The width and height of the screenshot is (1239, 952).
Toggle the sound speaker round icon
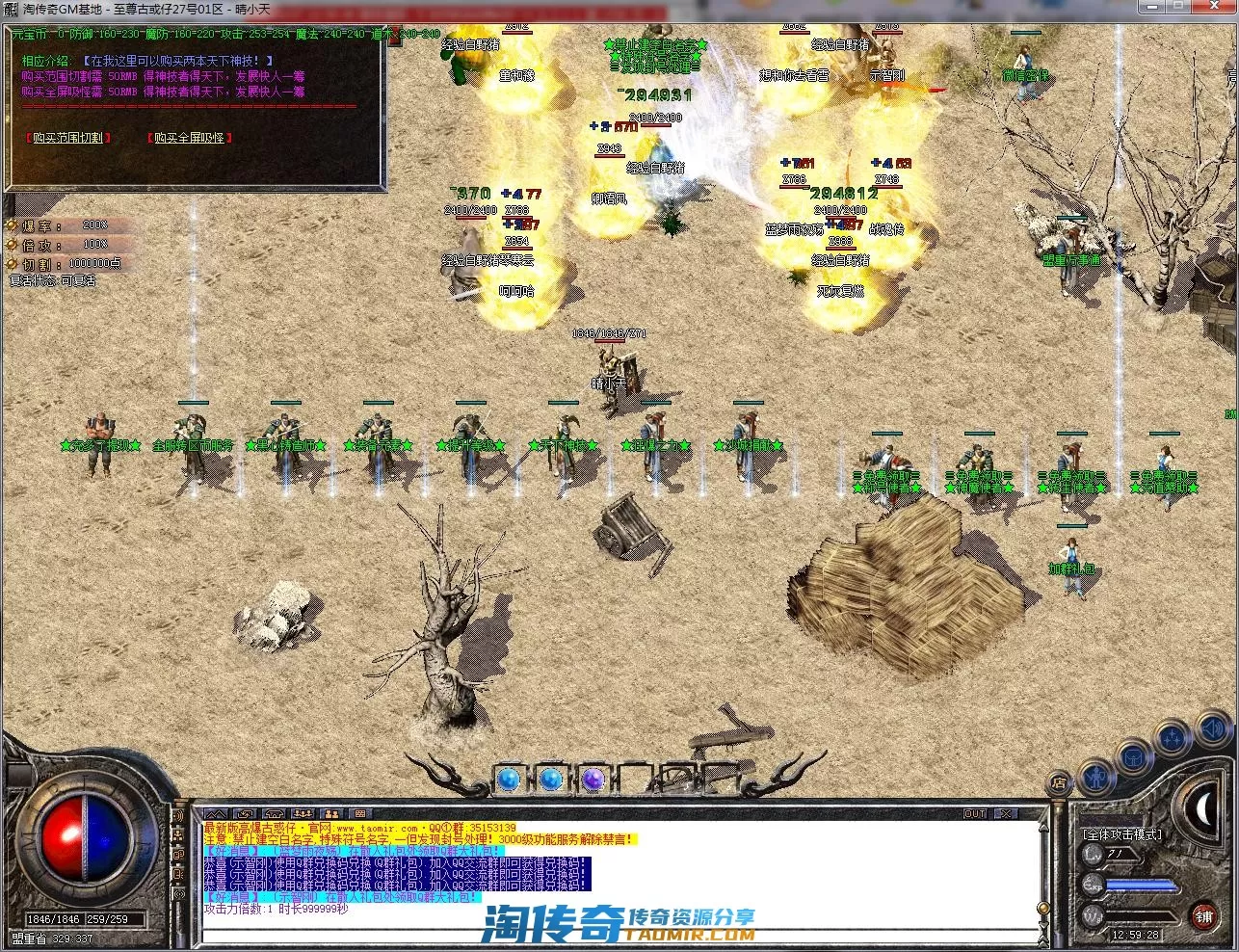[1214, 729]
